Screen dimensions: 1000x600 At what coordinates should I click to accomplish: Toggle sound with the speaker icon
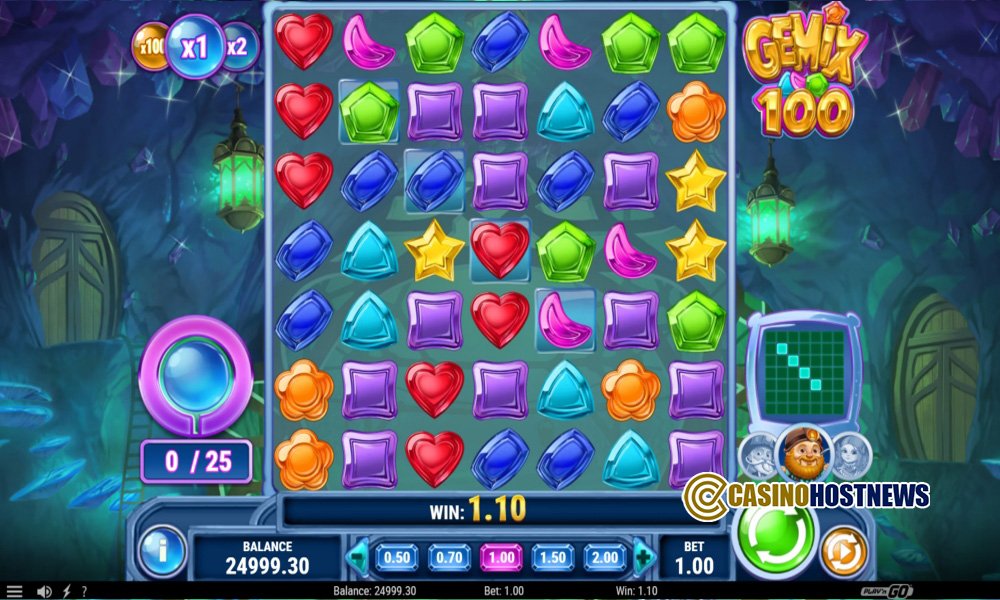click(44, 592)
